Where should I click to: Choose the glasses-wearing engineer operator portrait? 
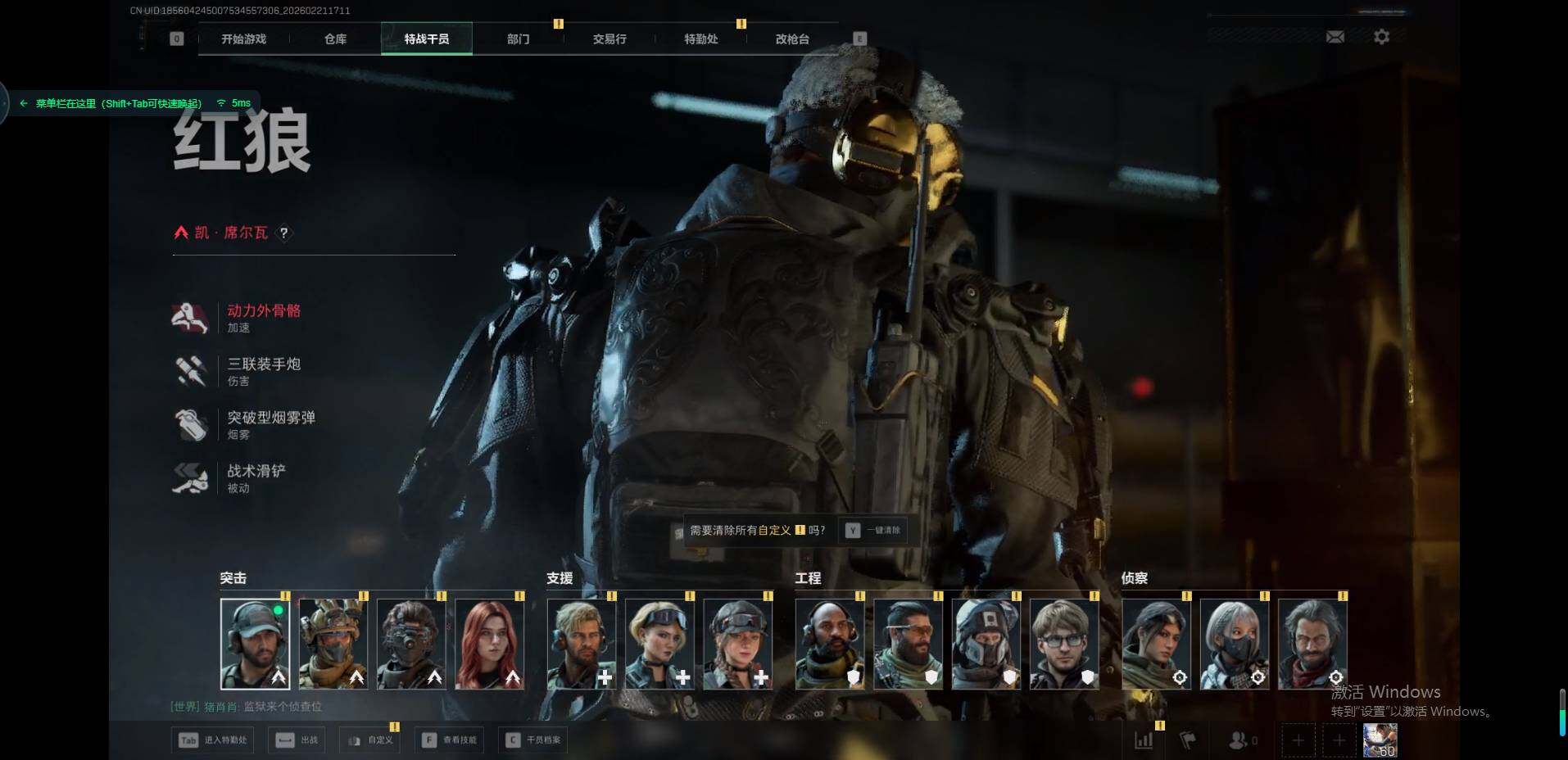[x=1064, y=644]
